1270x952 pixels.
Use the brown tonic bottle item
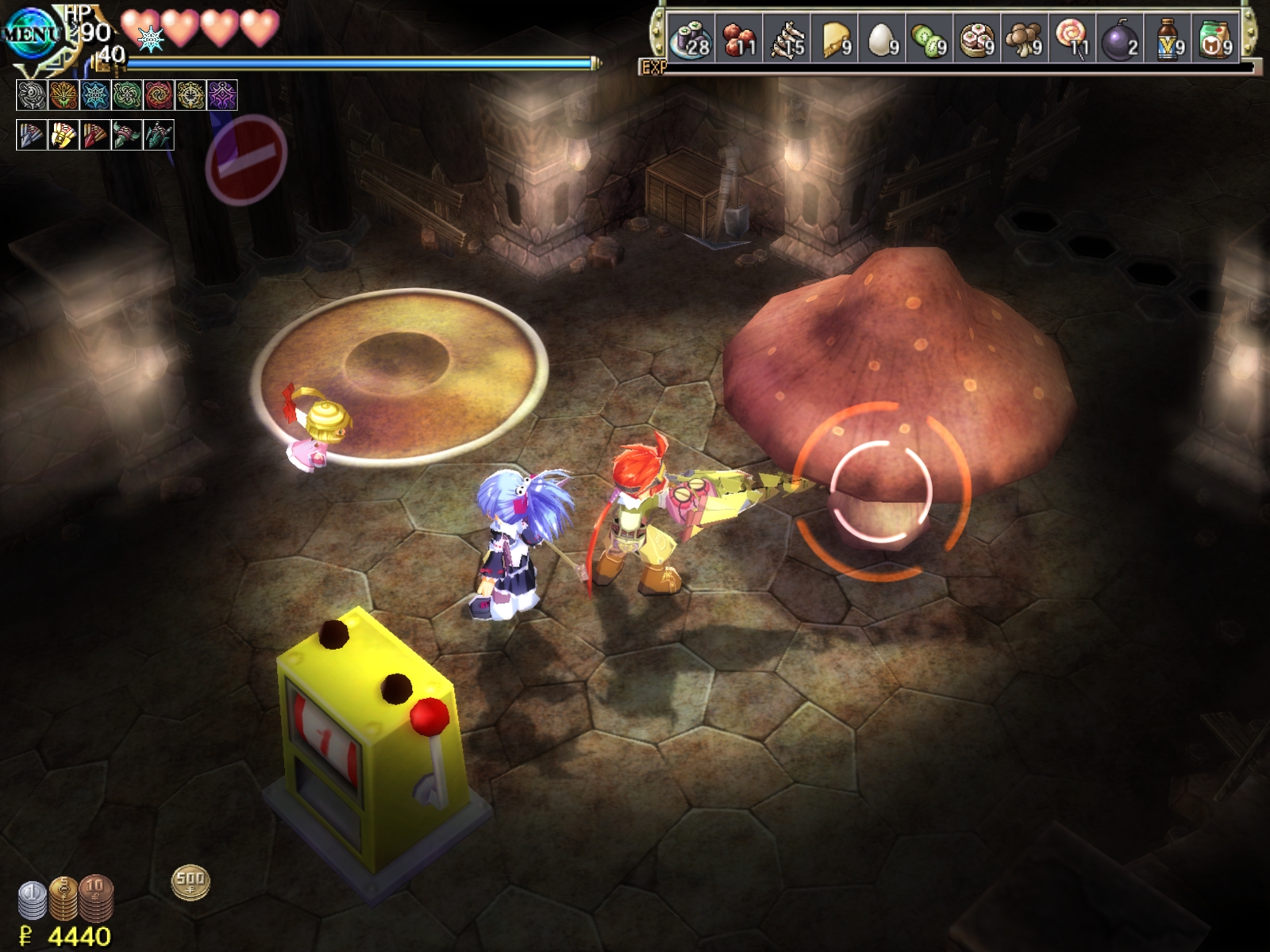[1168, 38]
